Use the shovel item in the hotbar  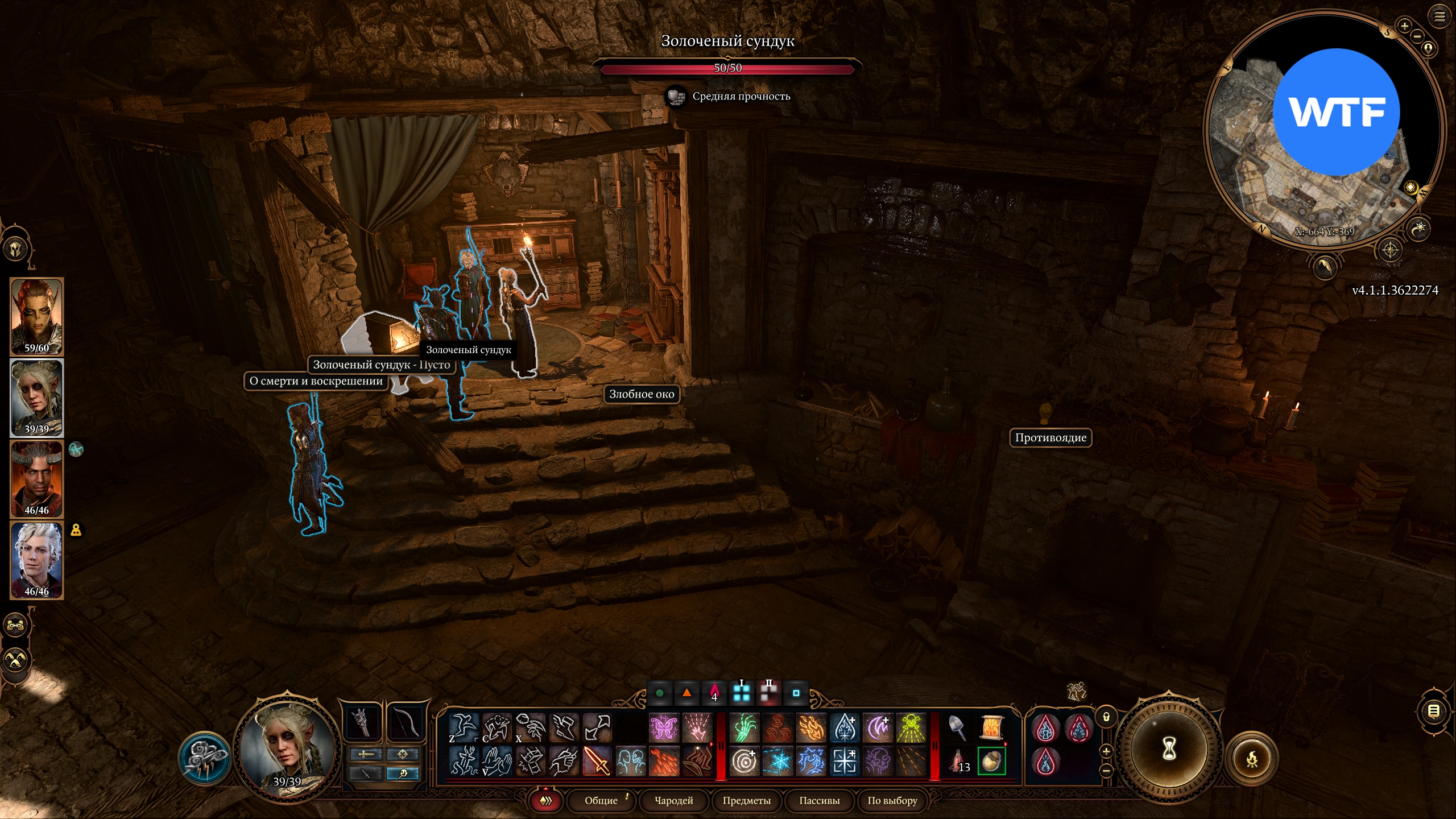(x=958, y=728)
